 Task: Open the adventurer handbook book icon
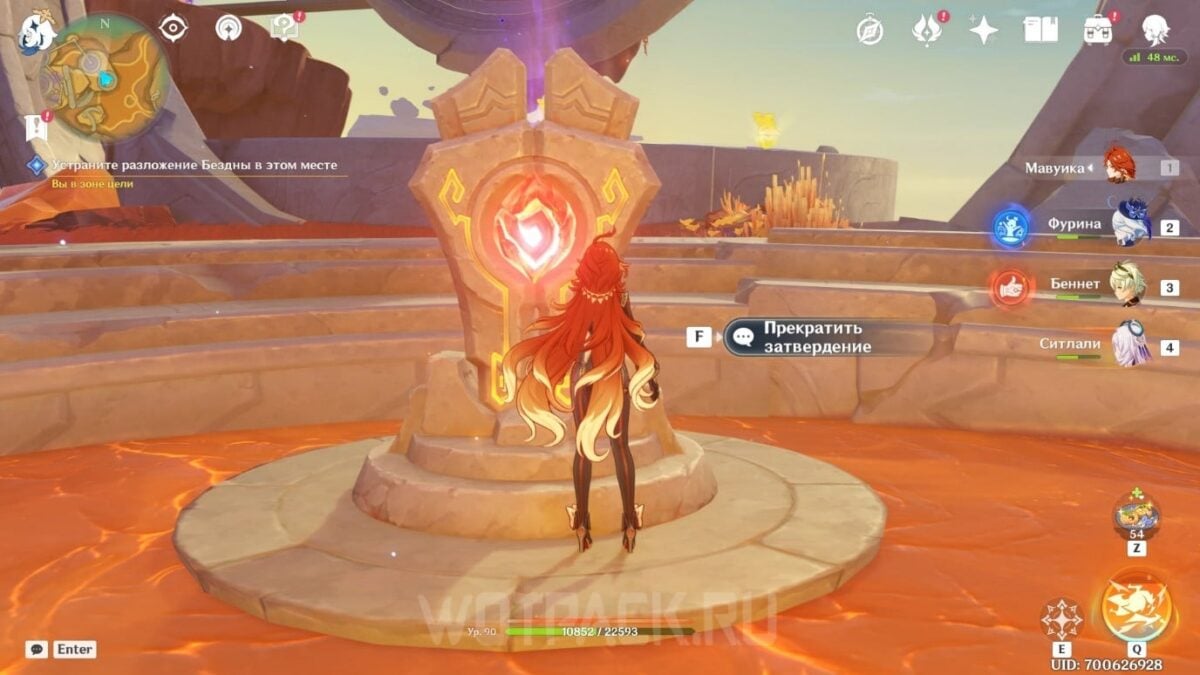pyautogui.click(x=1040, y=30)
